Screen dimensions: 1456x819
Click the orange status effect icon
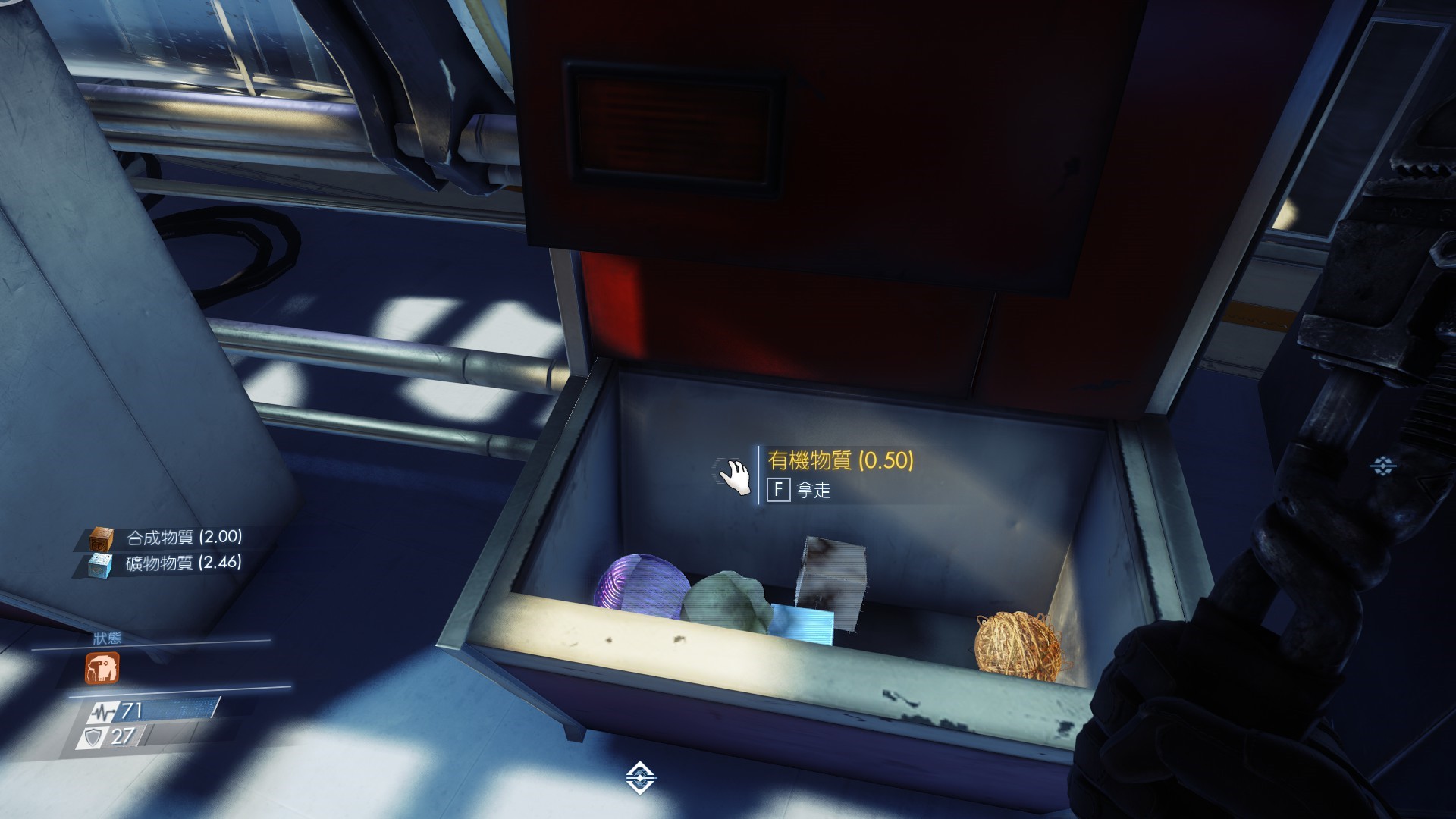[x=102, y=668]
